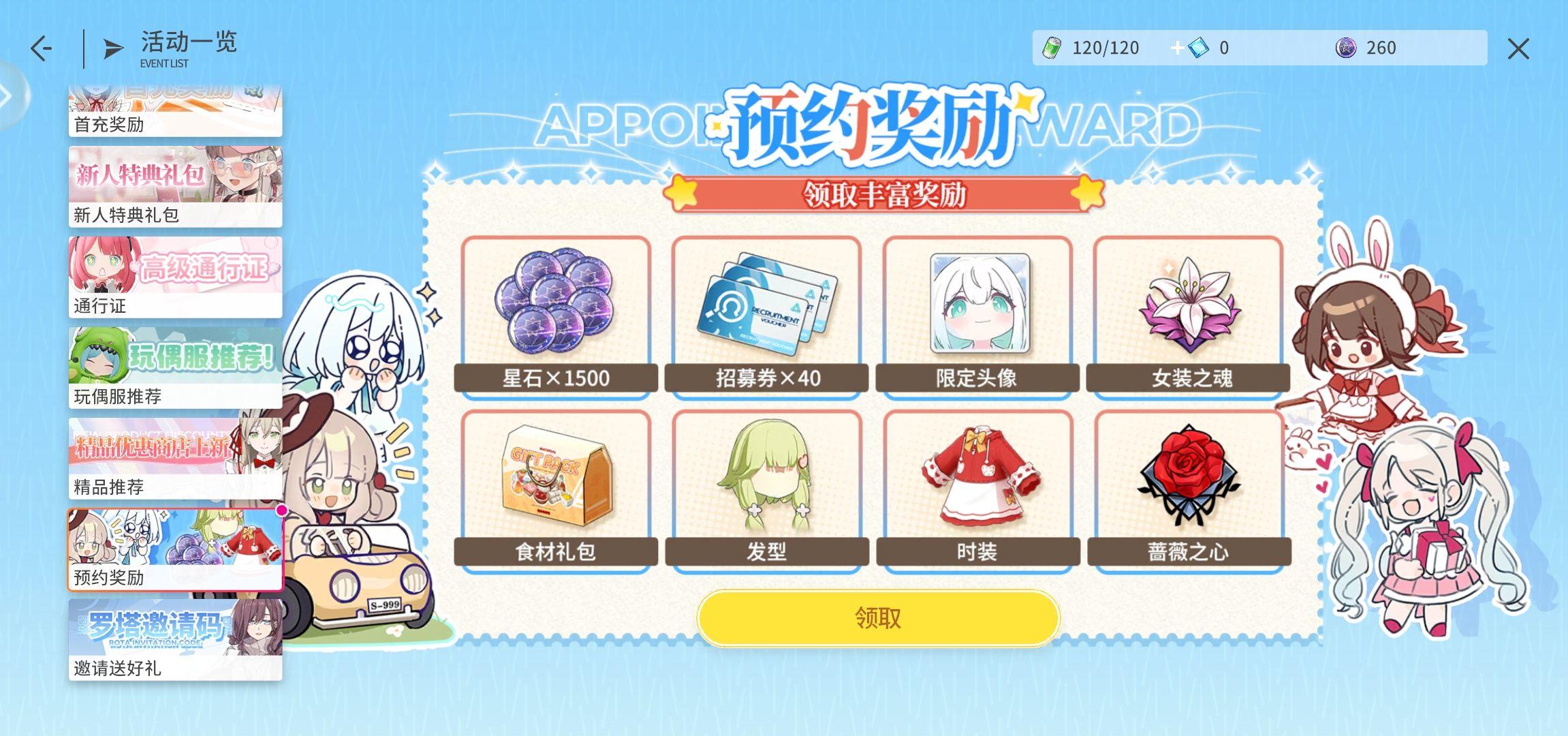The image size is (1568, 736).
Task: Click the blue diamond currency icon
Action: pyautogui.click(x=1196, y=48)
